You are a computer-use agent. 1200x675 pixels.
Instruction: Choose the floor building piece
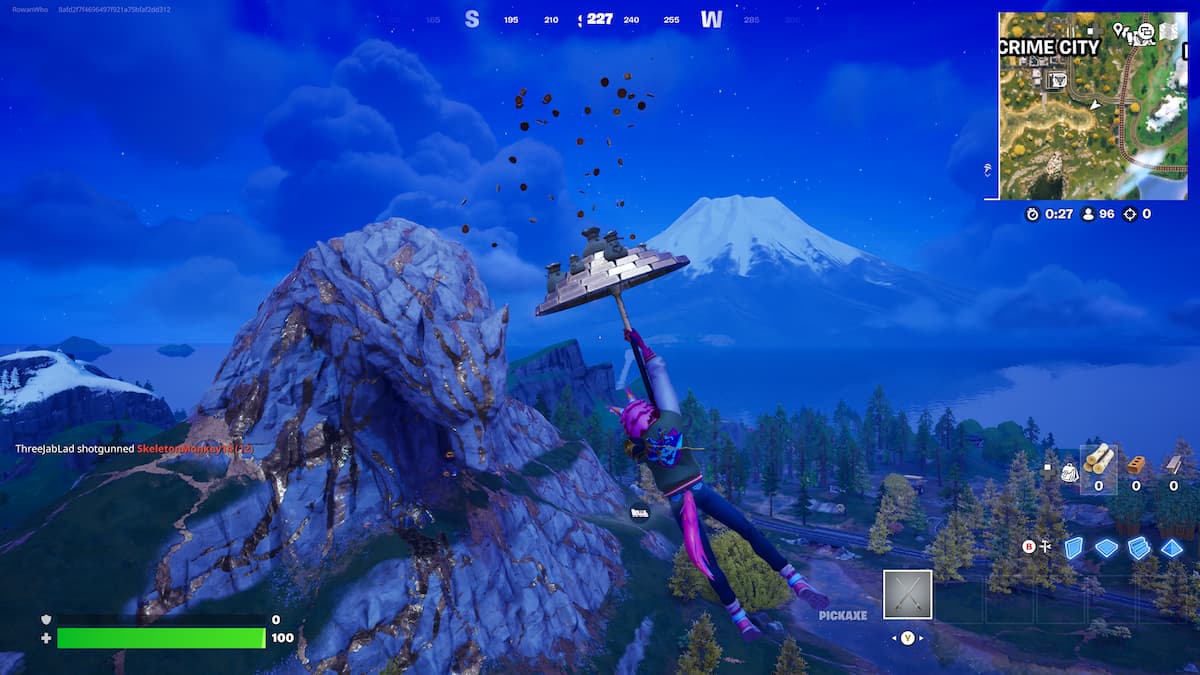[x=1106, y=548]
